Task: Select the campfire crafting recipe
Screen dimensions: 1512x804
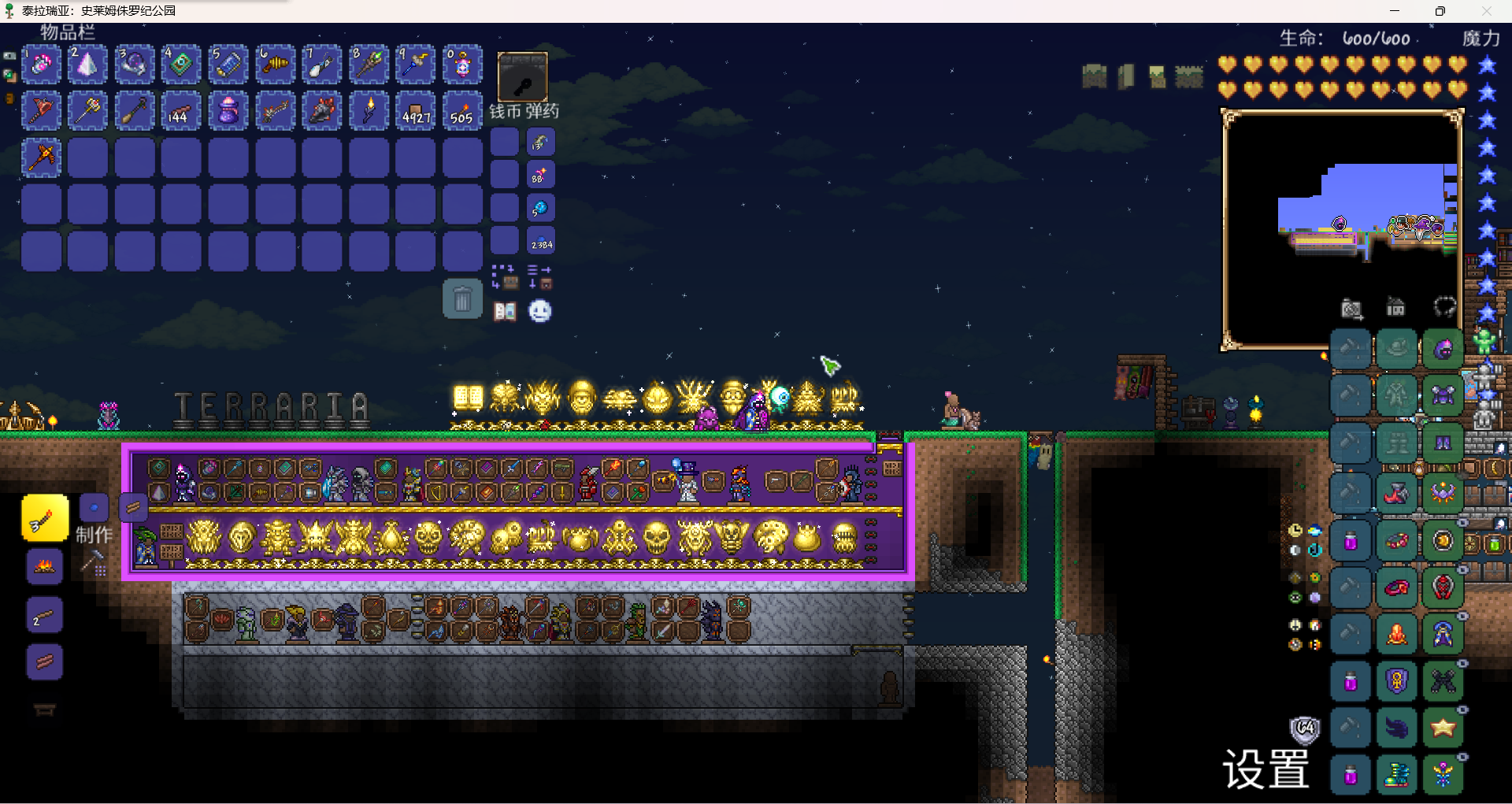Action: tap(45, 566)
